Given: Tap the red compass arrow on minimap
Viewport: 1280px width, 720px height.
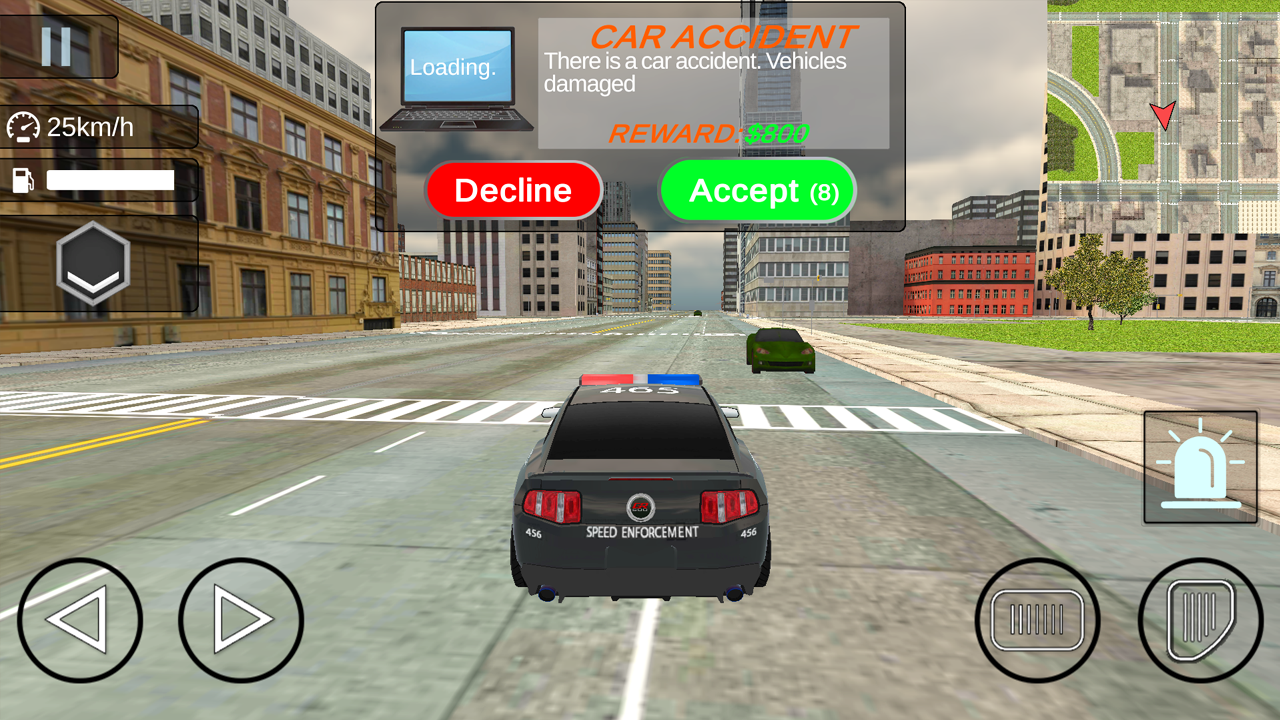Looking at the screenshot, I should (x=1162, y=117).
